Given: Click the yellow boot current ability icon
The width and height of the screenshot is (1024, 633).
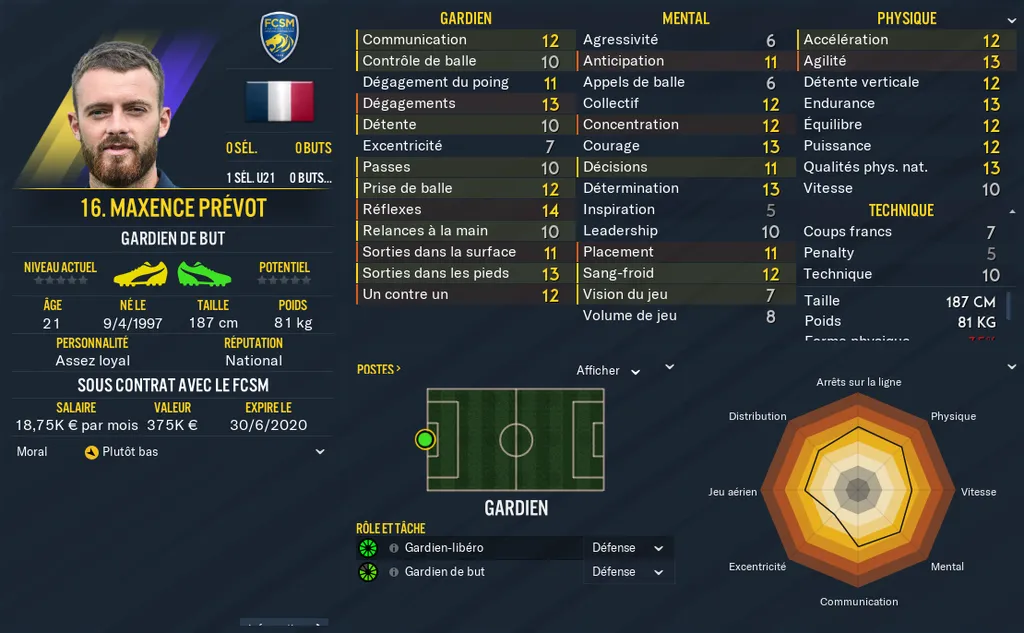Looking at the screenshot, I should 140,274.
